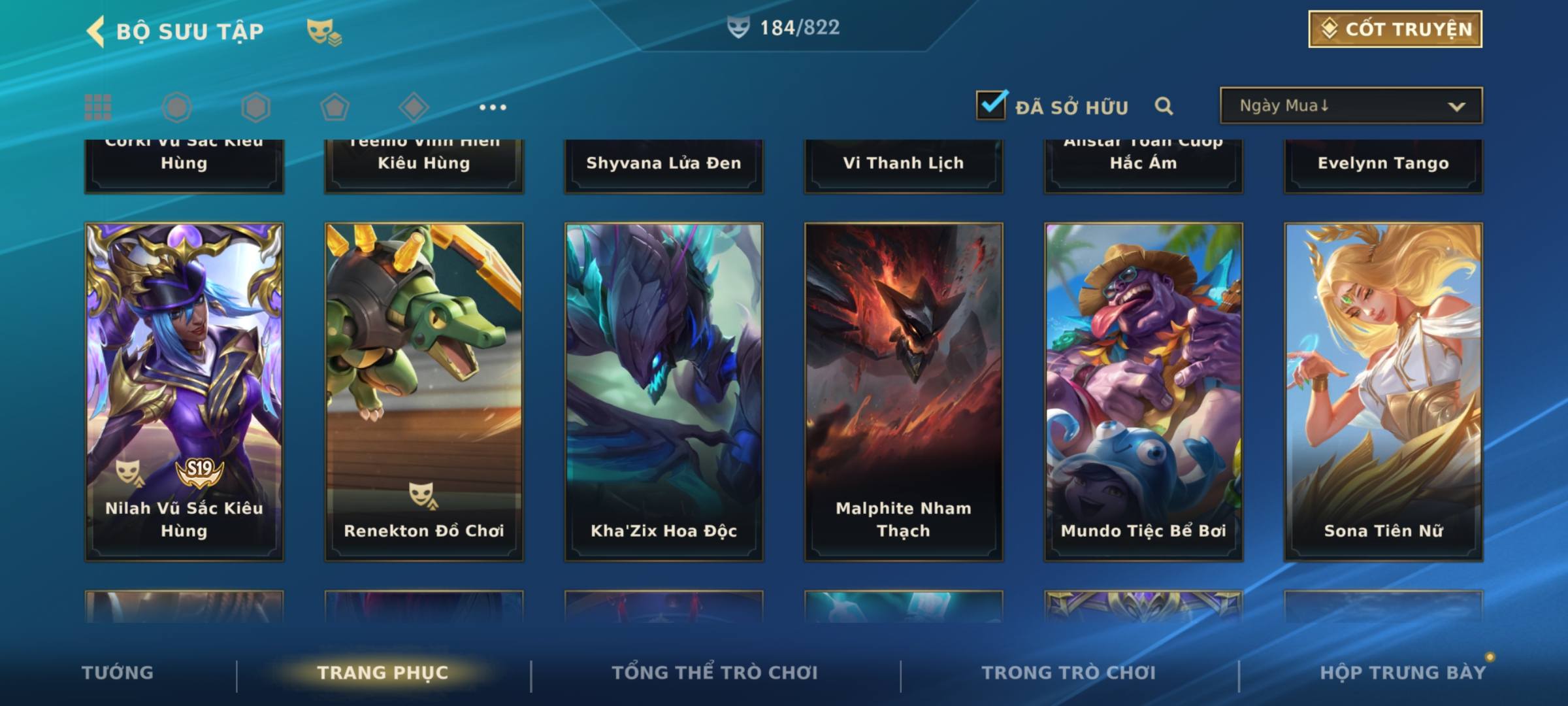The height and width of the screenshot is (706, 1568).
Task: Open the Hộp Trưng Bày tab
Action: coord(1403,672)
